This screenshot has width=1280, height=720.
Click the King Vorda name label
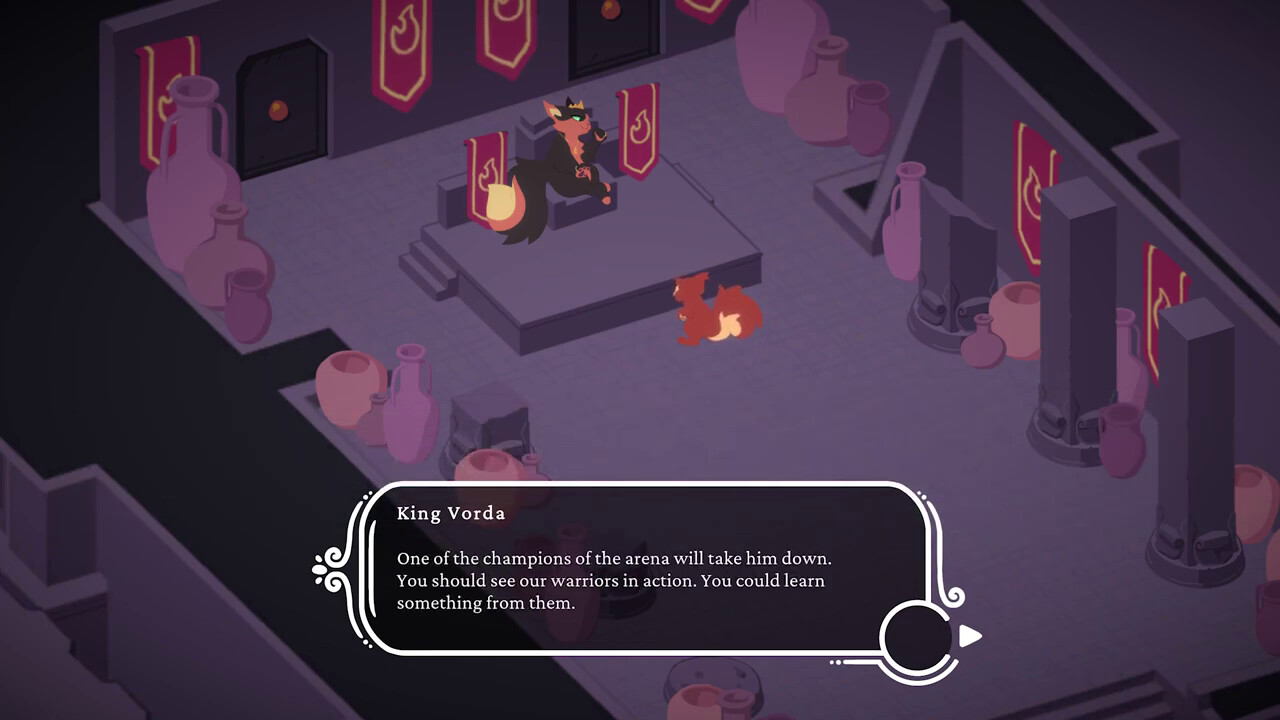coord(452,513)
